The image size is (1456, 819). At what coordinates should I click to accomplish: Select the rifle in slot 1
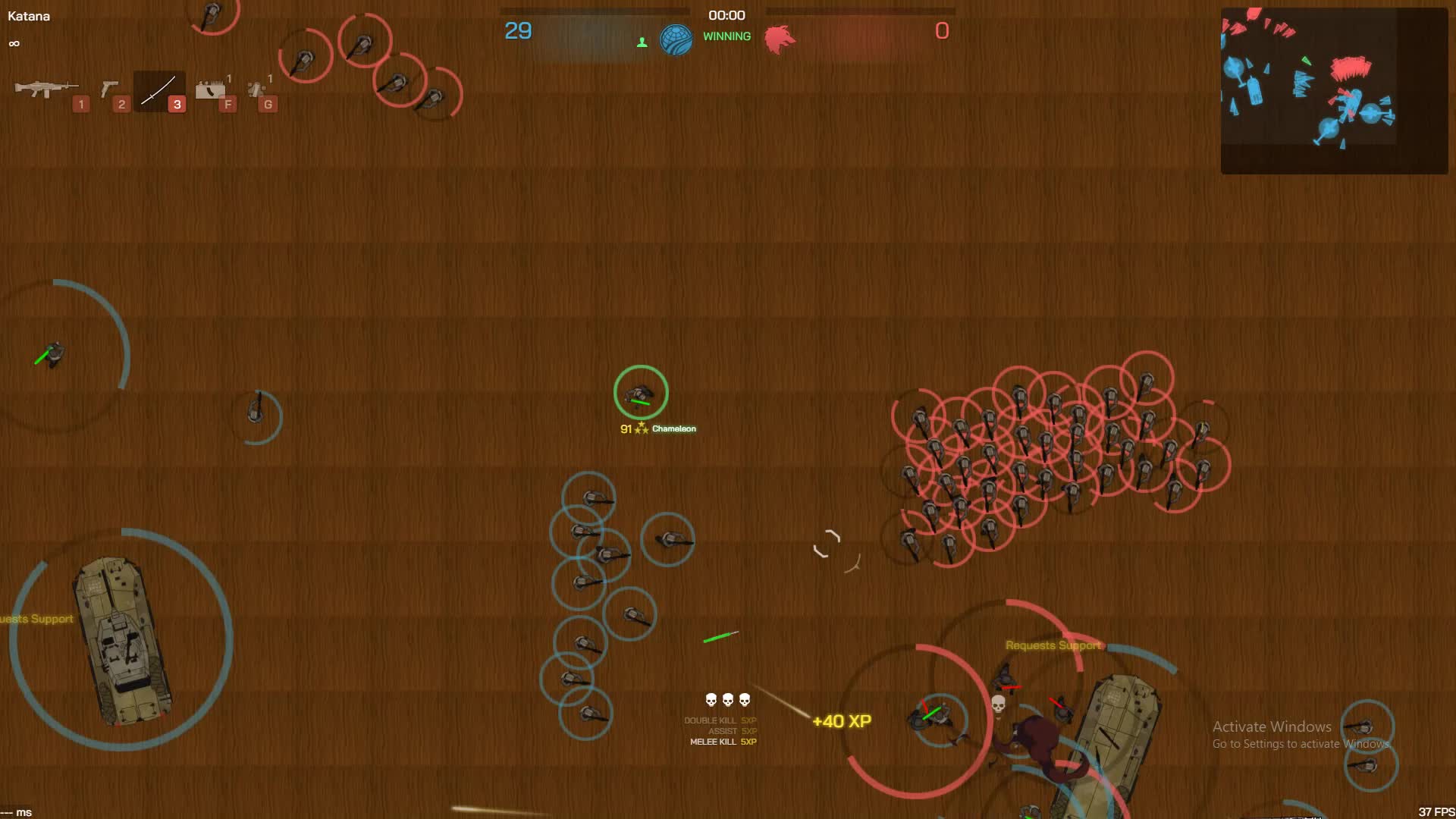tap(48, 90)
